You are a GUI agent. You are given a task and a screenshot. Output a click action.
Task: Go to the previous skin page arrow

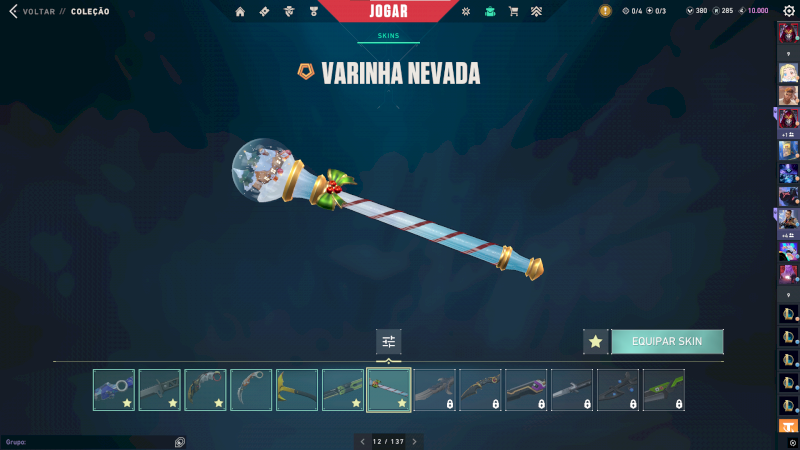click(362, 441)
